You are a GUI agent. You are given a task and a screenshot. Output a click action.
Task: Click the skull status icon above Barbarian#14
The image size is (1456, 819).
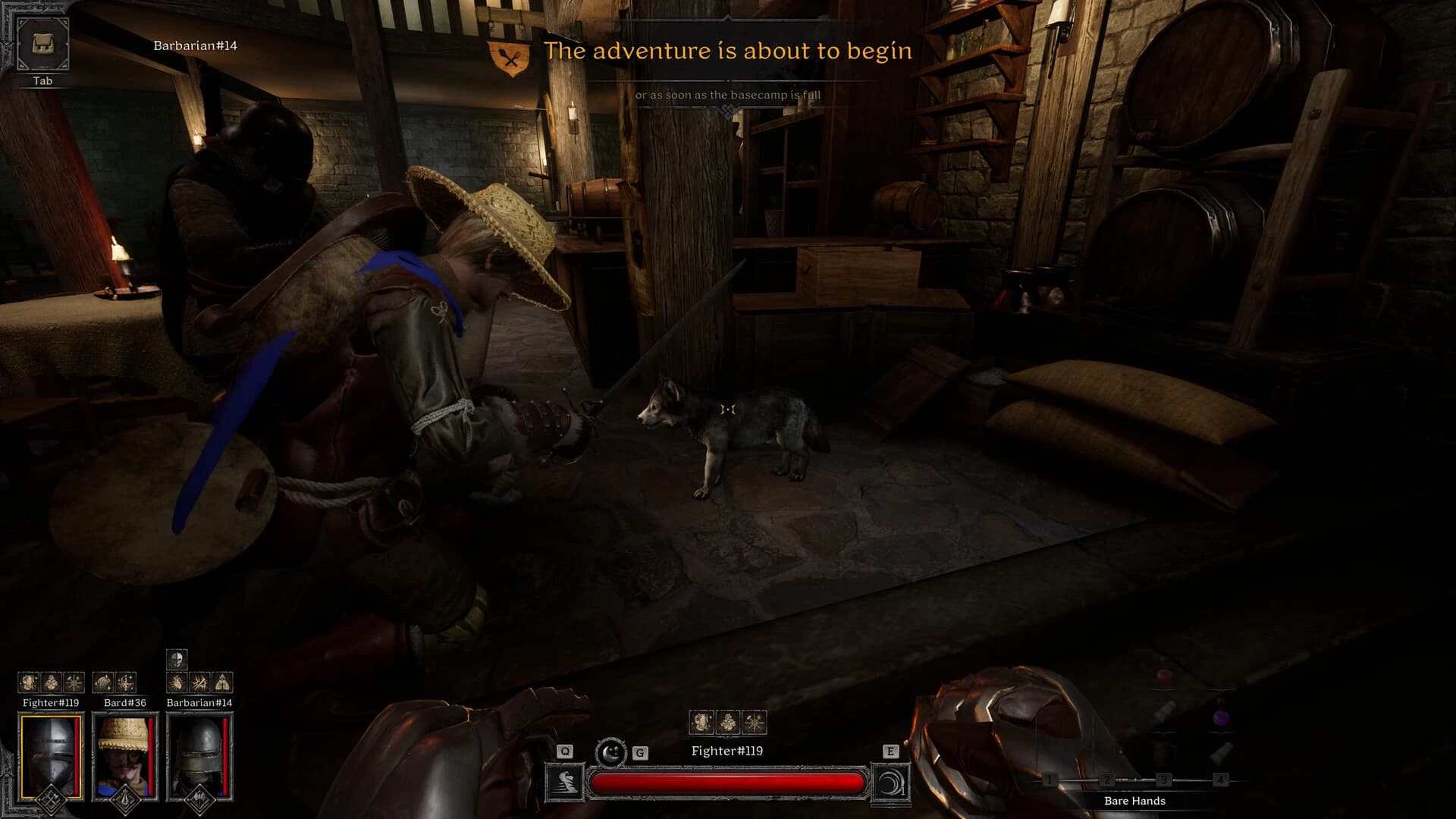pyautogui.click(x=177, y=658)
